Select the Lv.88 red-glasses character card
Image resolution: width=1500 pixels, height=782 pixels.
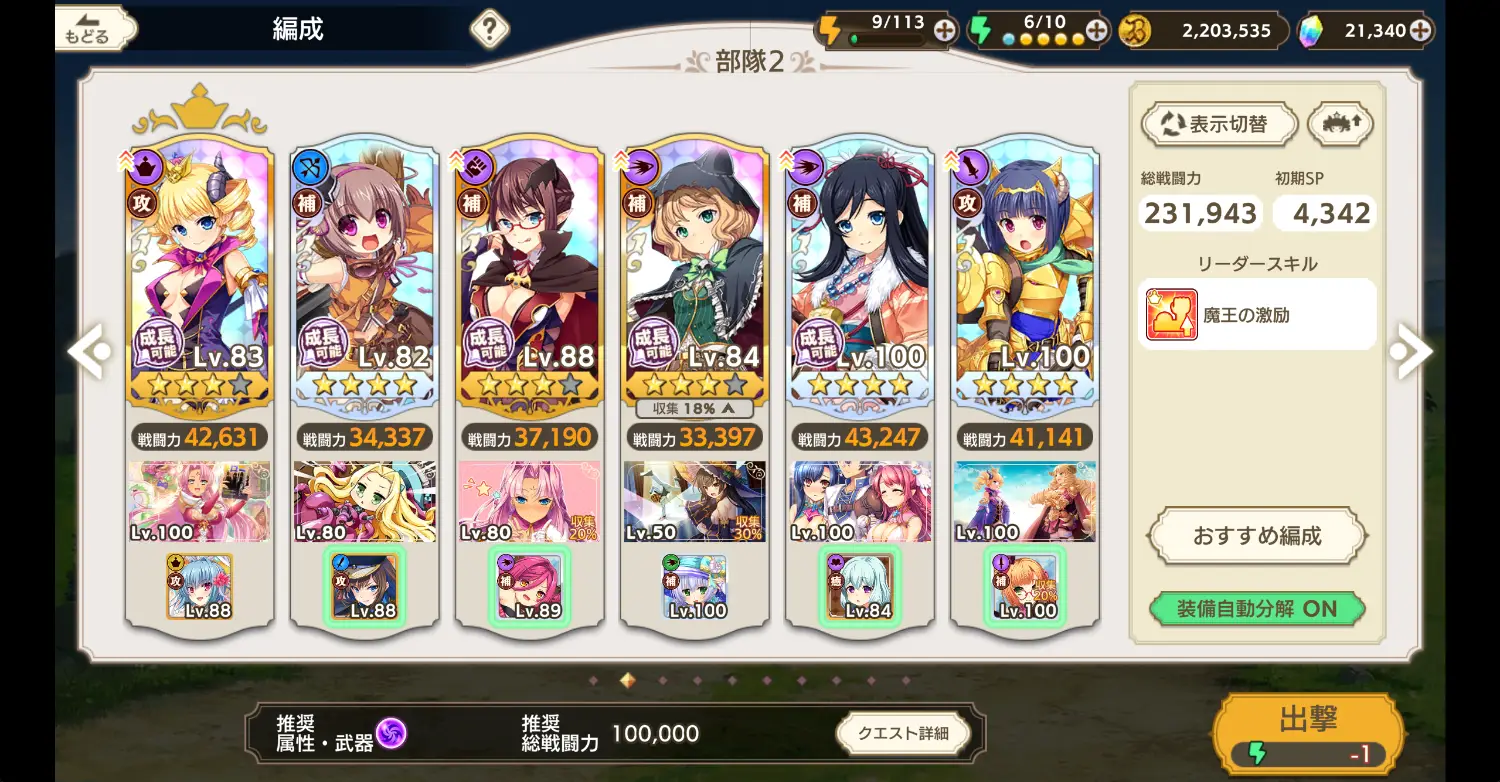click(x=530, y=270)
